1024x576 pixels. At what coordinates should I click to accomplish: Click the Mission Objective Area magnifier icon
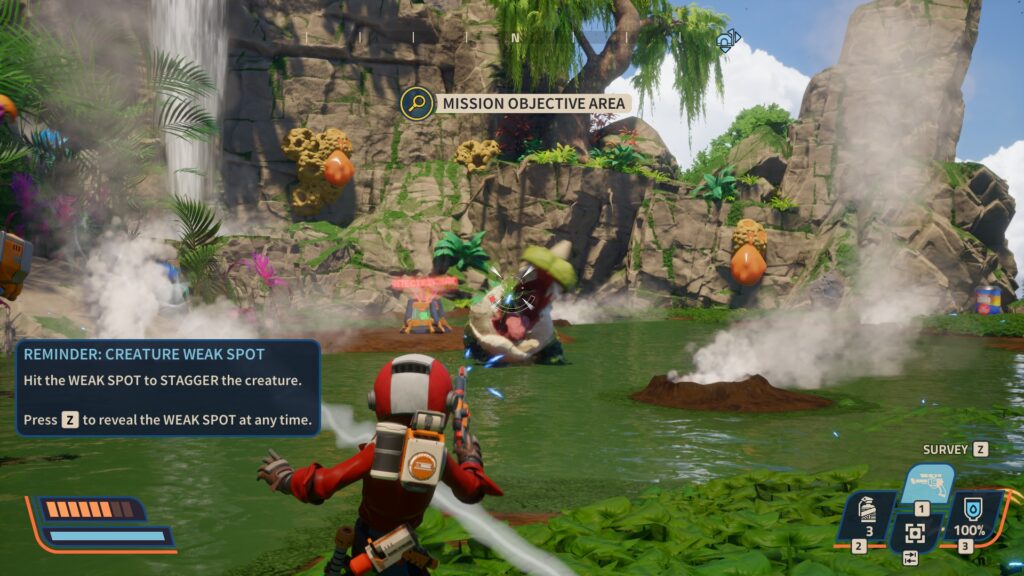pos(416,102)
